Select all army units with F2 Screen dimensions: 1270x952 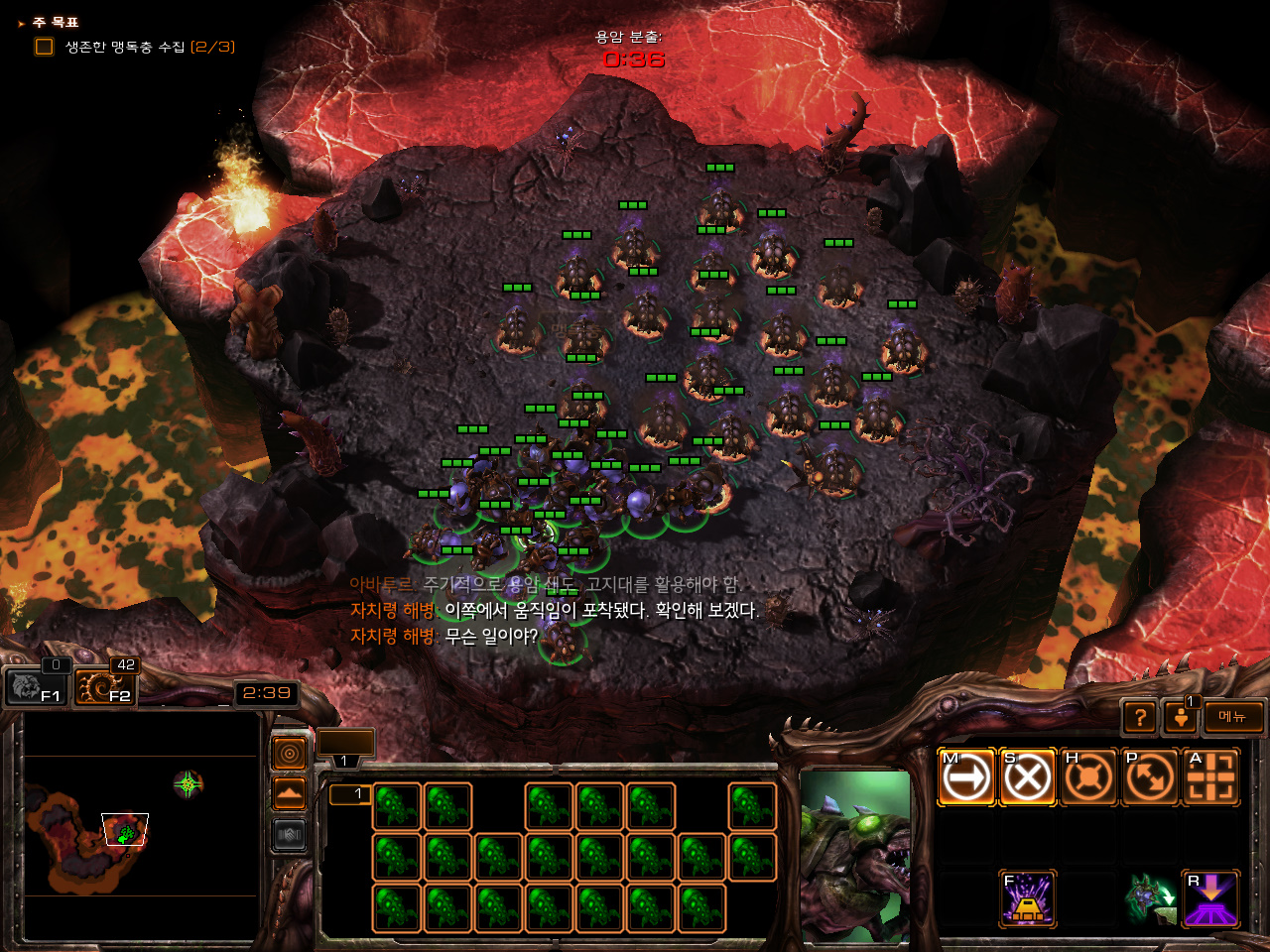click(105, 686)
